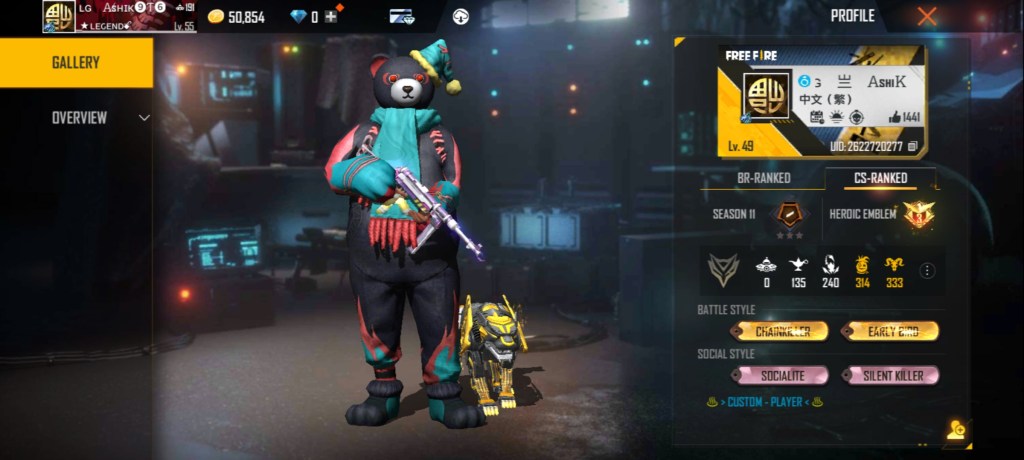Open the three-dot options for badge stats
The image size is (1024, 460).
[927, 270]
